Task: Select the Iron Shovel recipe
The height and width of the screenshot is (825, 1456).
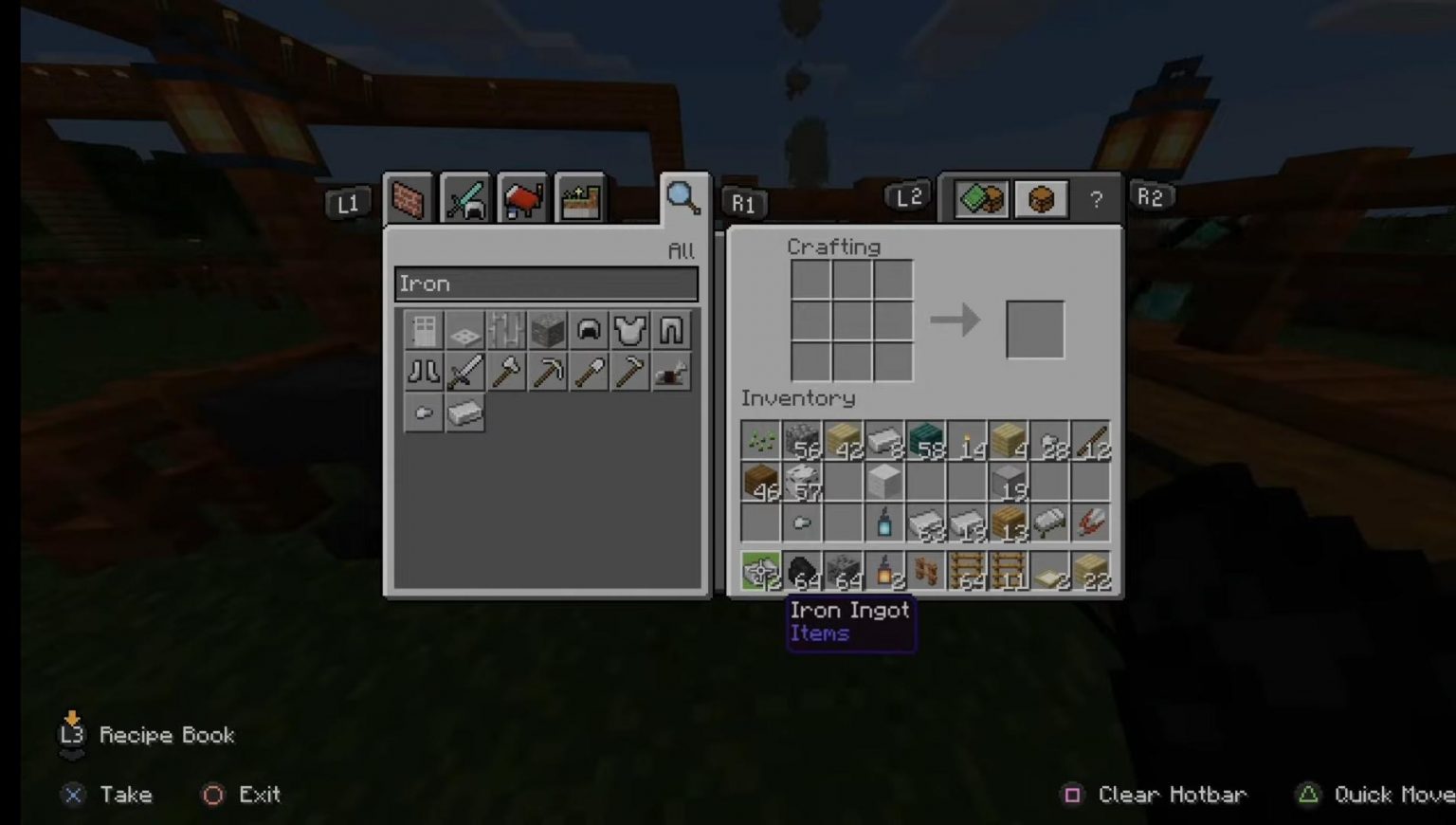Action: [590, 371]
